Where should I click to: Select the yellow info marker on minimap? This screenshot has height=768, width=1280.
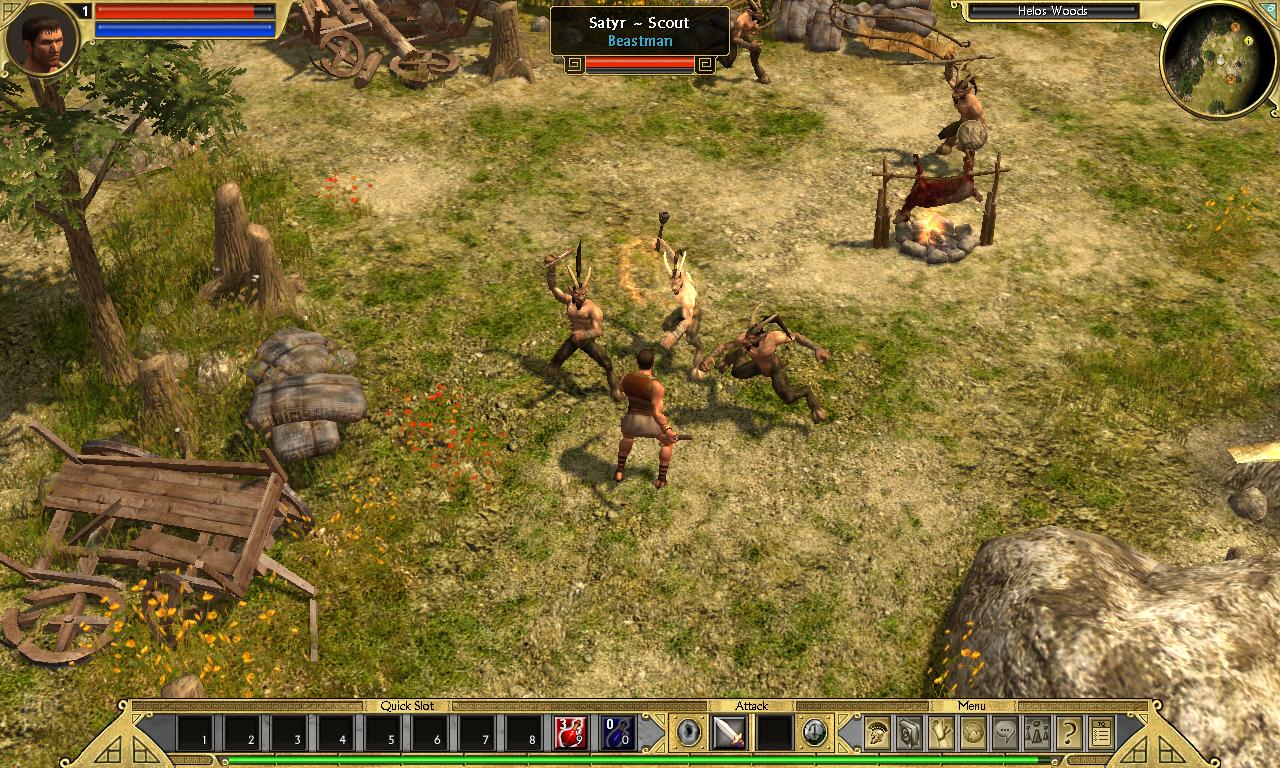pos(1249,41)
